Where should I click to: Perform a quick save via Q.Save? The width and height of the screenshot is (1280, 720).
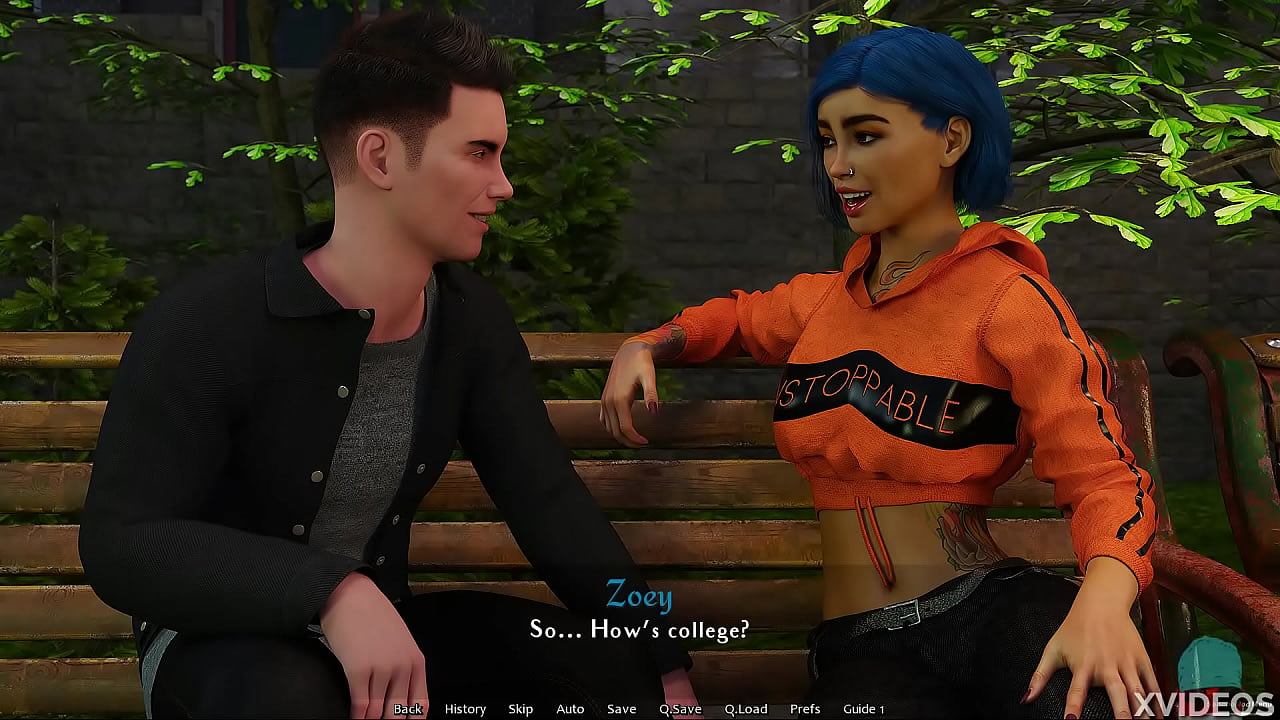click(x=681, y=708)
